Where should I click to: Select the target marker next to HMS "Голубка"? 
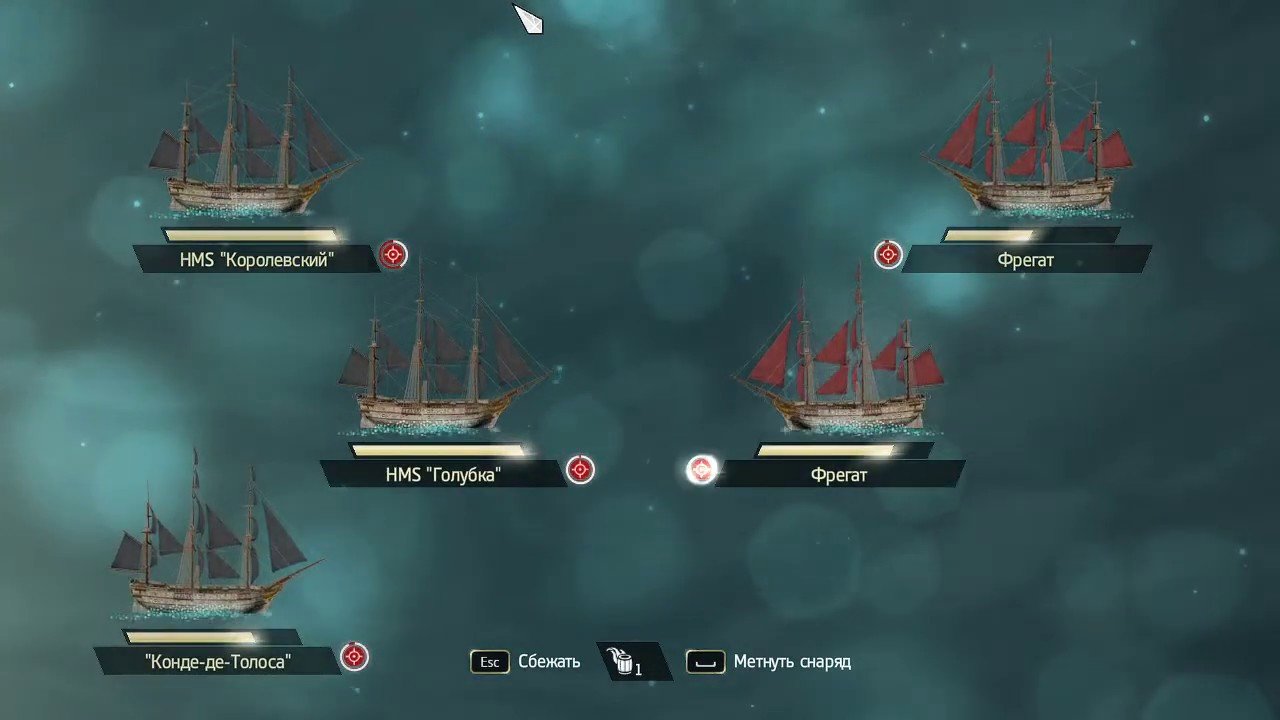coord(580,469)
